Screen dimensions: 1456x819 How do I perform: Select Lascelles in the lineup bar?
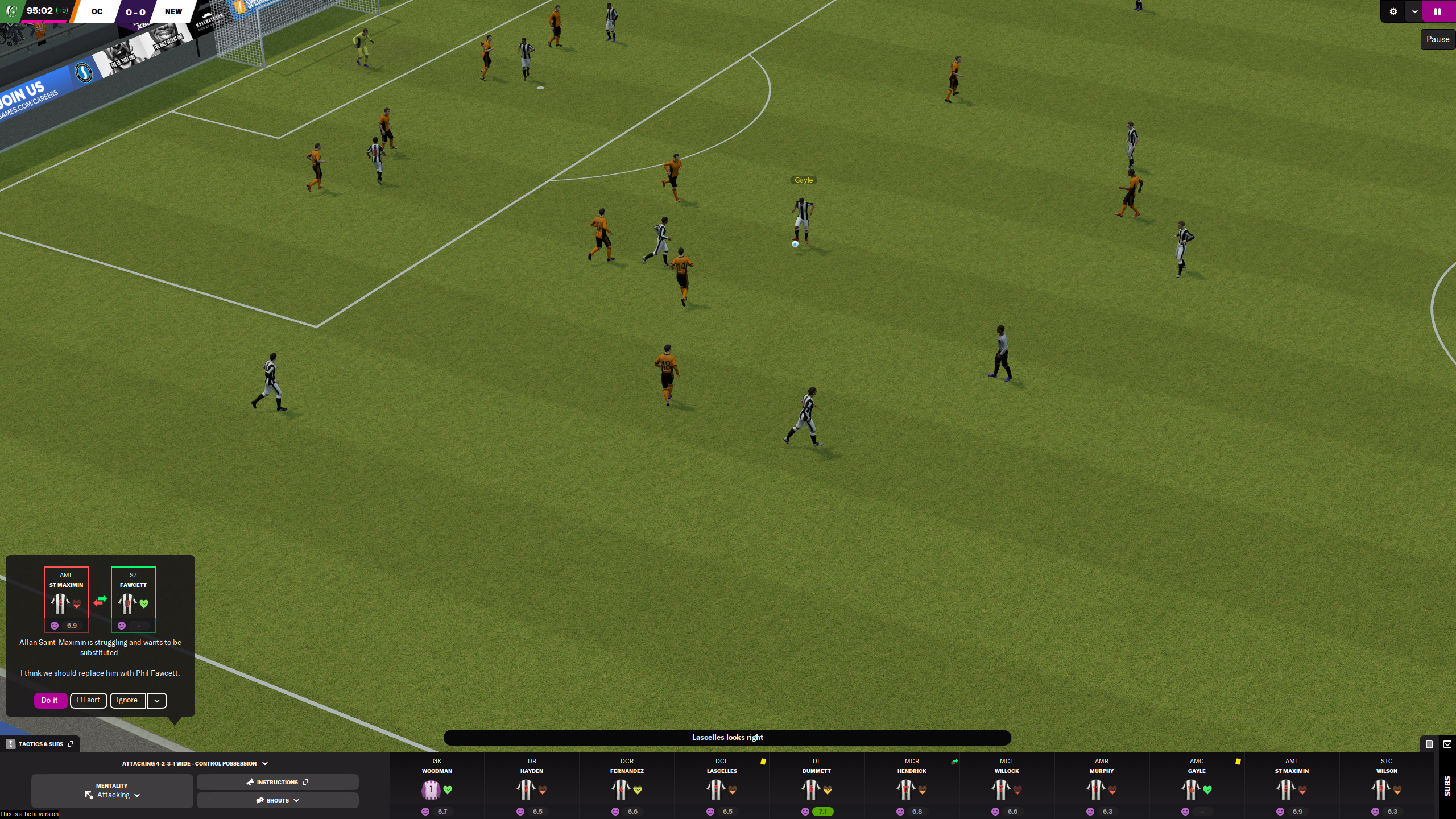722,787
